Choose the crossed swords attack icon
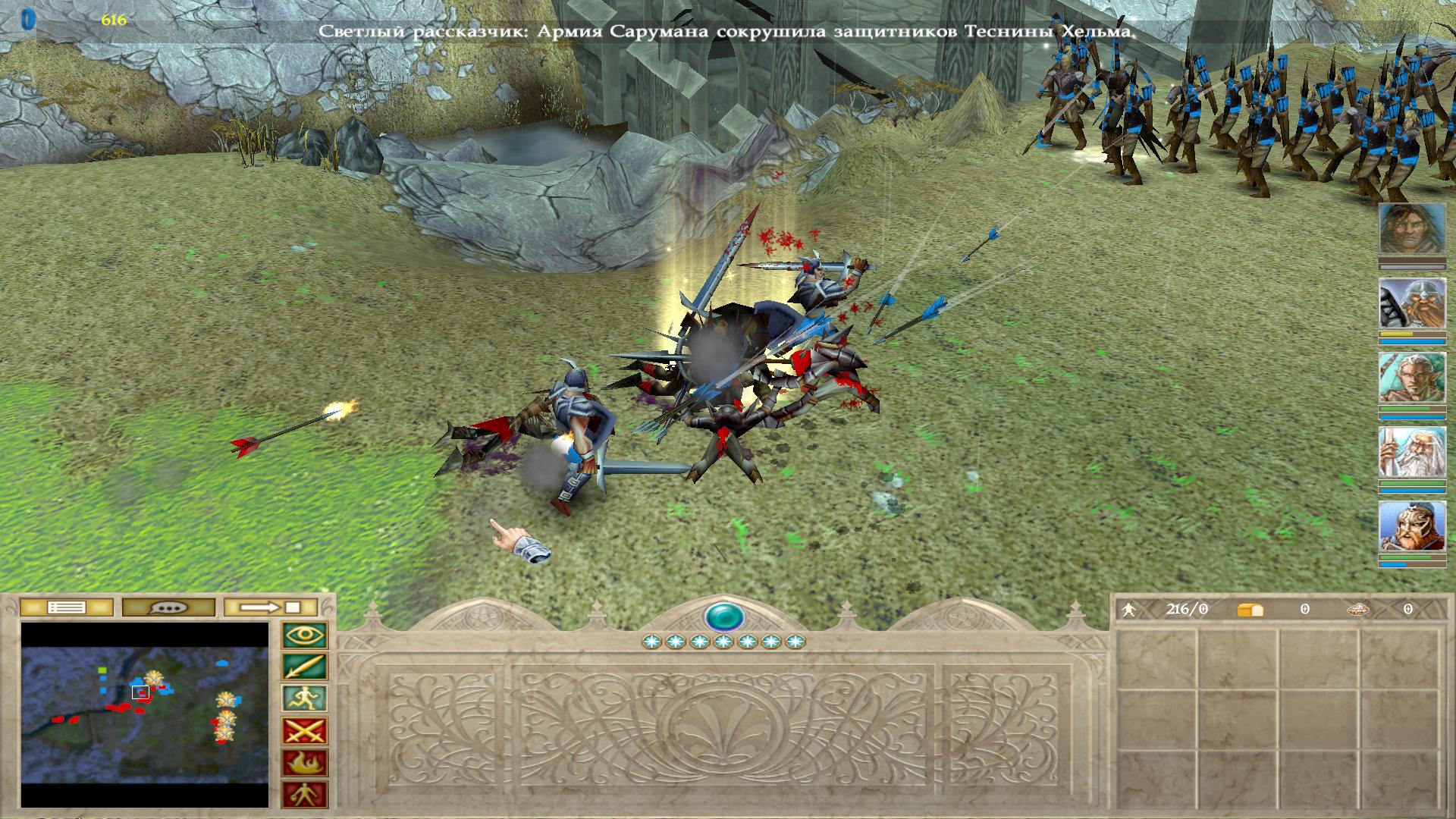This screenshot has width=1456, height=819. pos(305,731)
